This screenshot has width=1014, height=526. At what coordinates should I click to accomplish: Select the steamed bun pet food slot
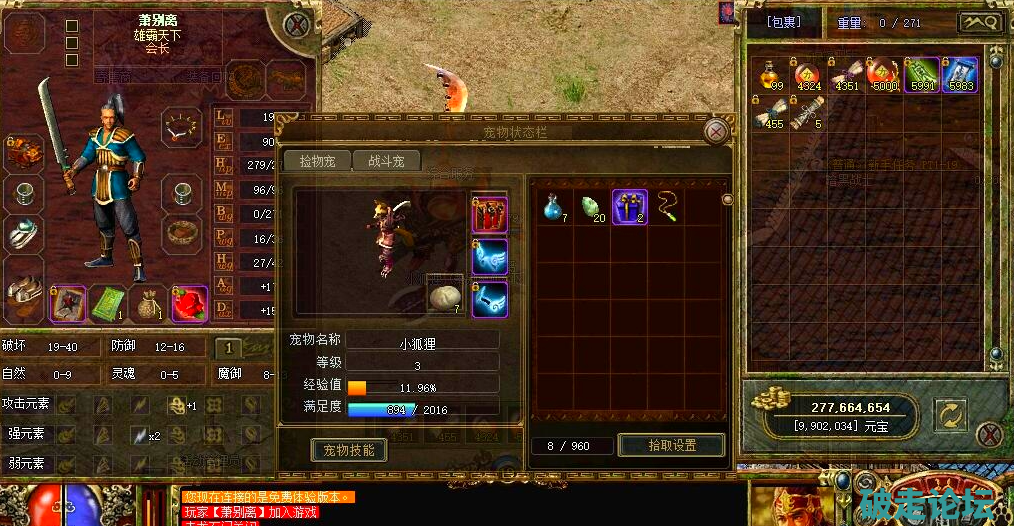click(x=444, y=297)
